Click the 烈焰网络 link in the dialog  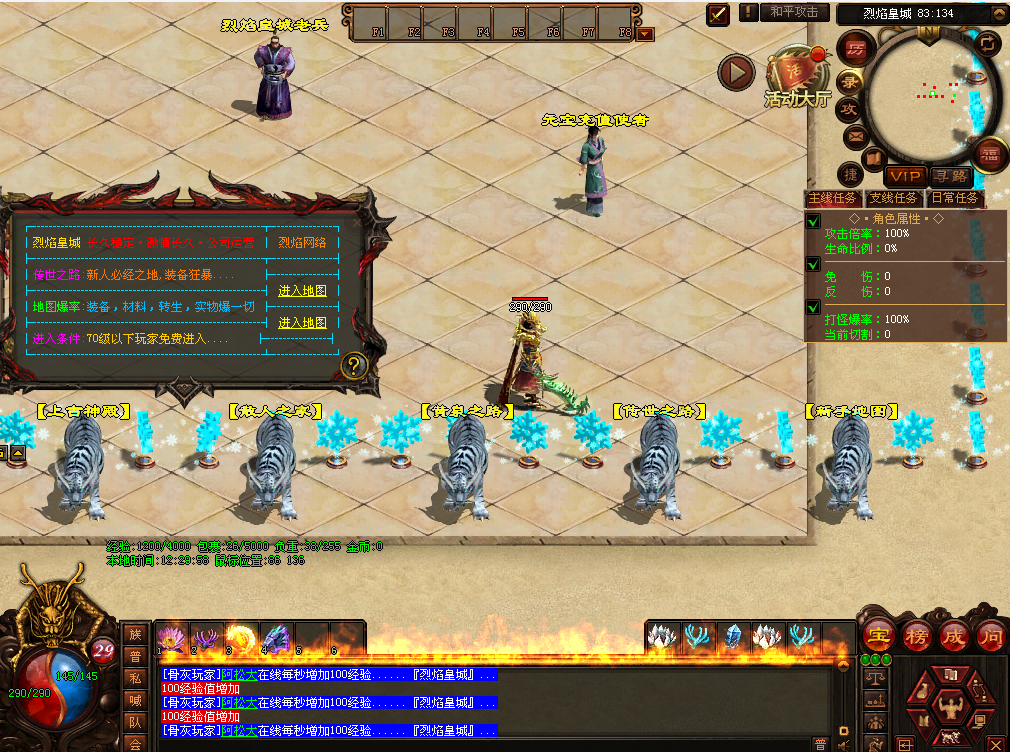click(x=302, y=242)
